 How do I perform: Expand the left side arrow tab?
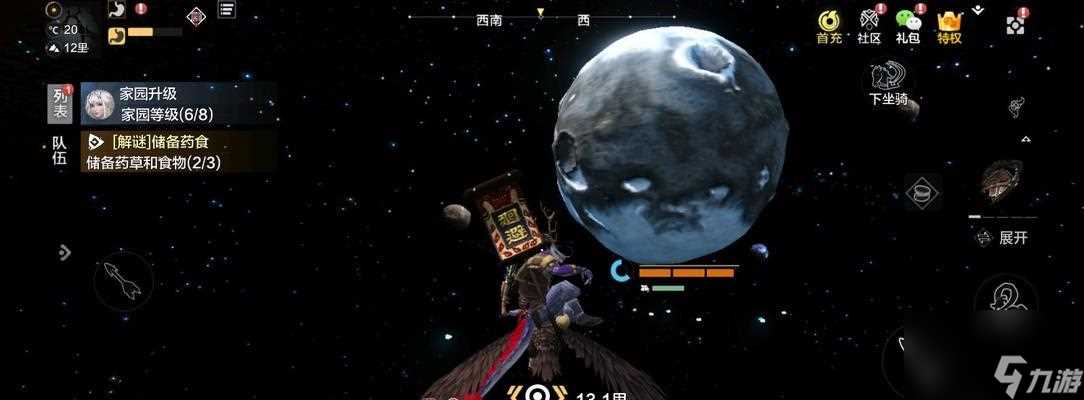coord(65,252)
